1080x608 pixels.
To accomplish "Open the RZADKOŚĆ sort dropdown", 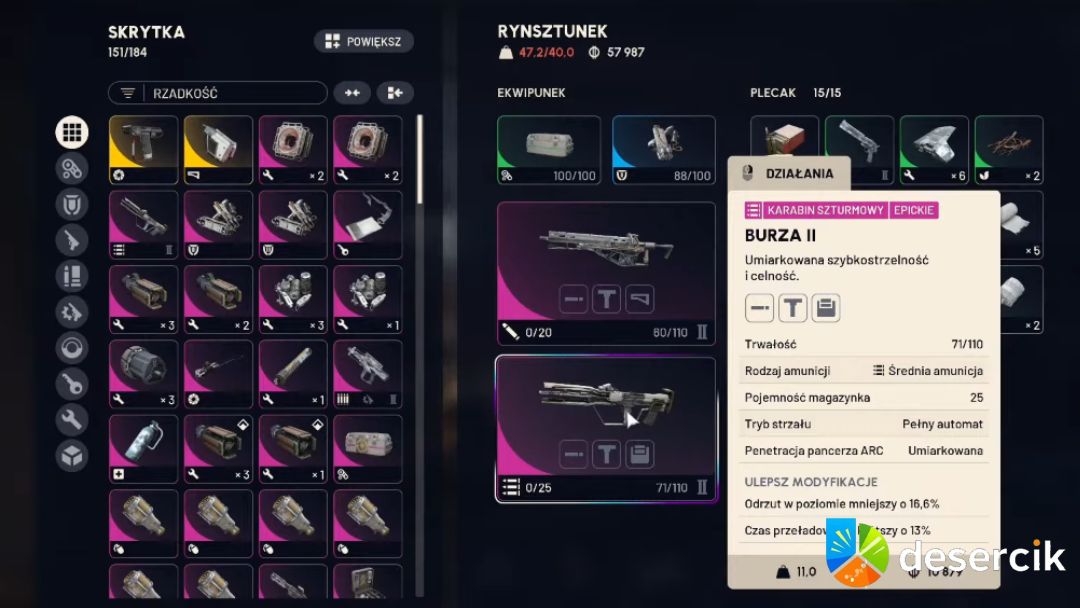I will coord(217,93).
